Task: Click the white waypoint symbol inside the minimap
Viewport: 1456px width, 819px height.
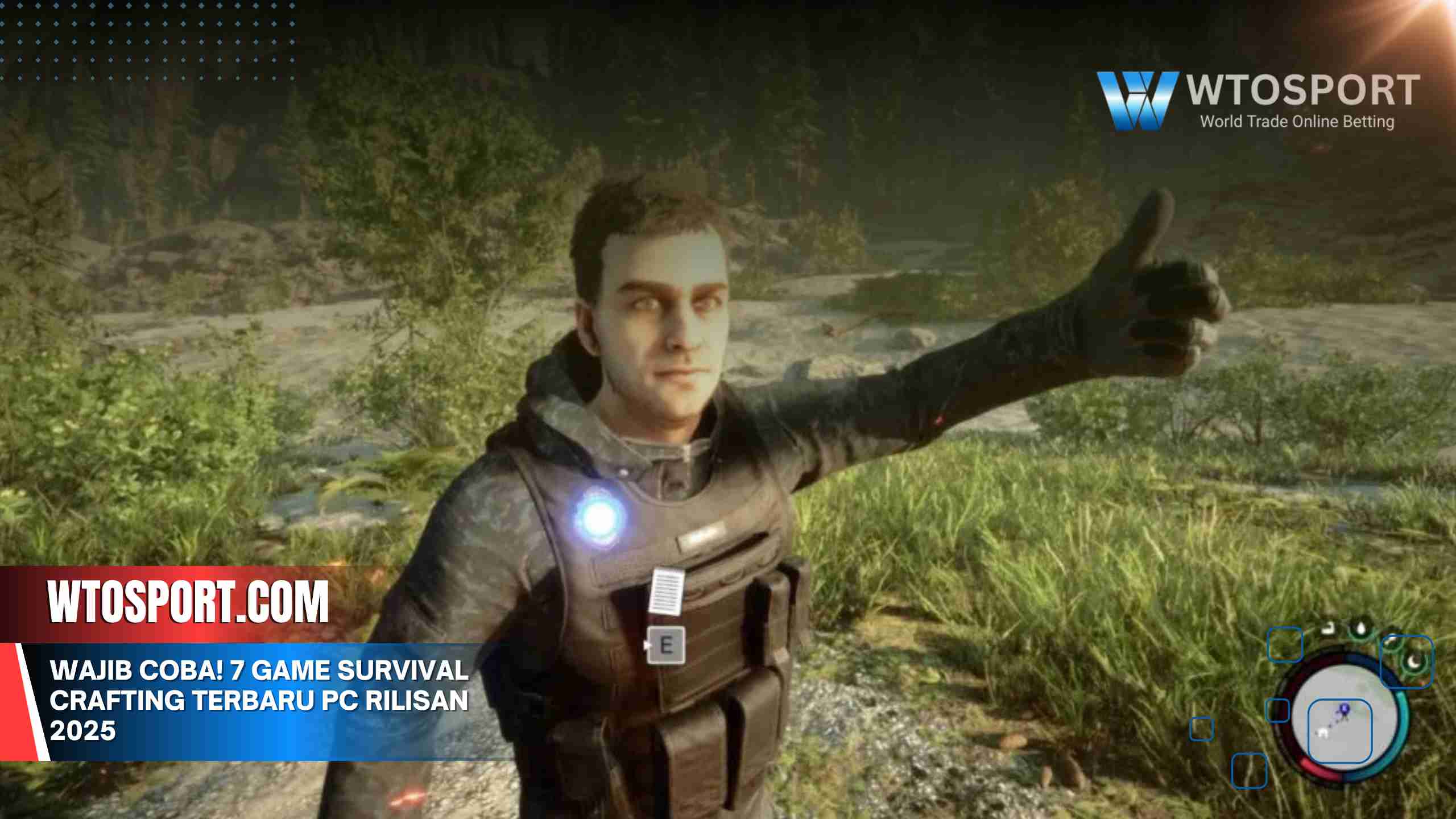Action: pos(1323,733)
